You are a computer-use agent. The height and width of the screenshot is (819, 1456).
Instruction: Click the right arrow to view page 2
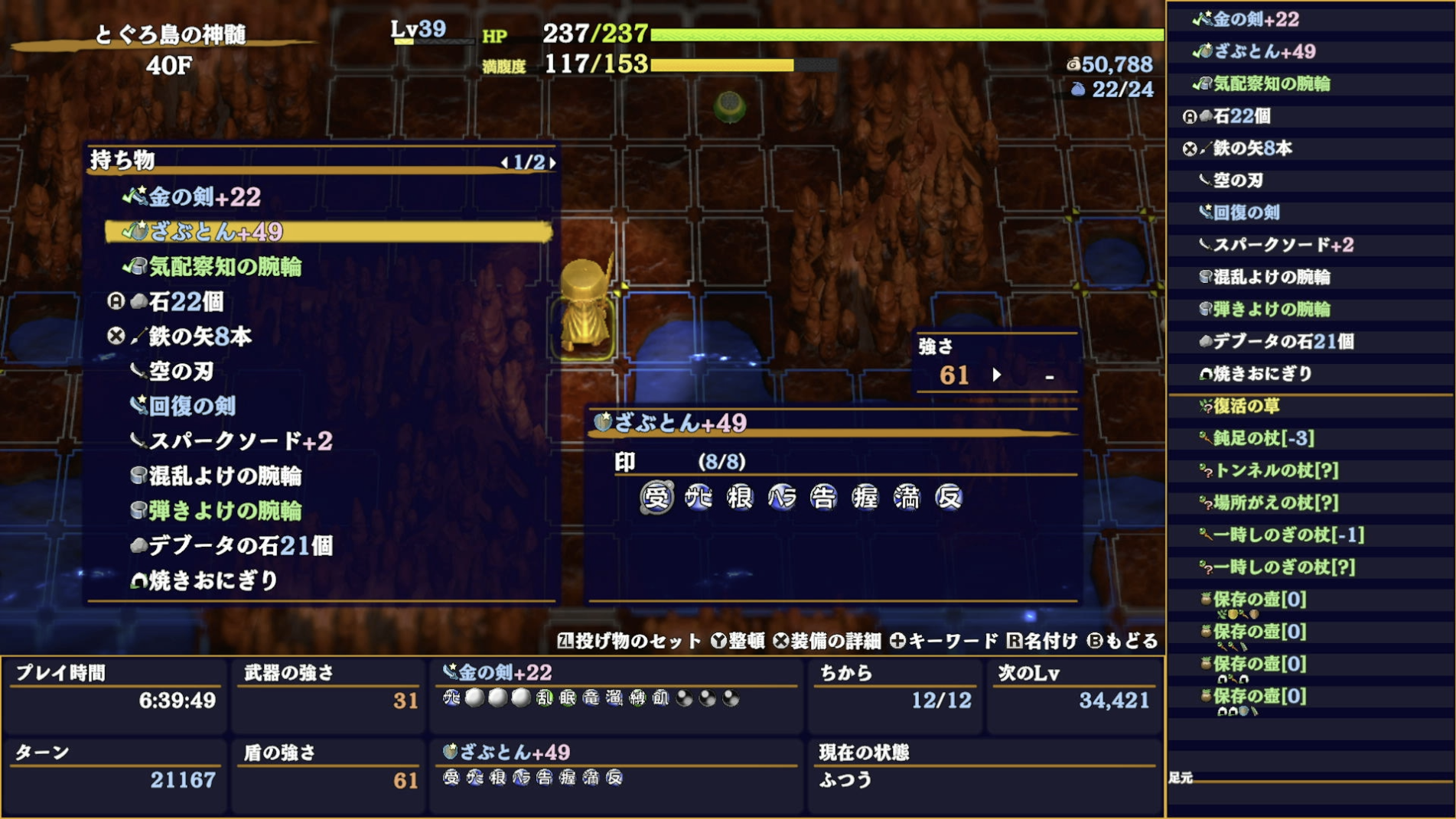(x=552, y=162)
